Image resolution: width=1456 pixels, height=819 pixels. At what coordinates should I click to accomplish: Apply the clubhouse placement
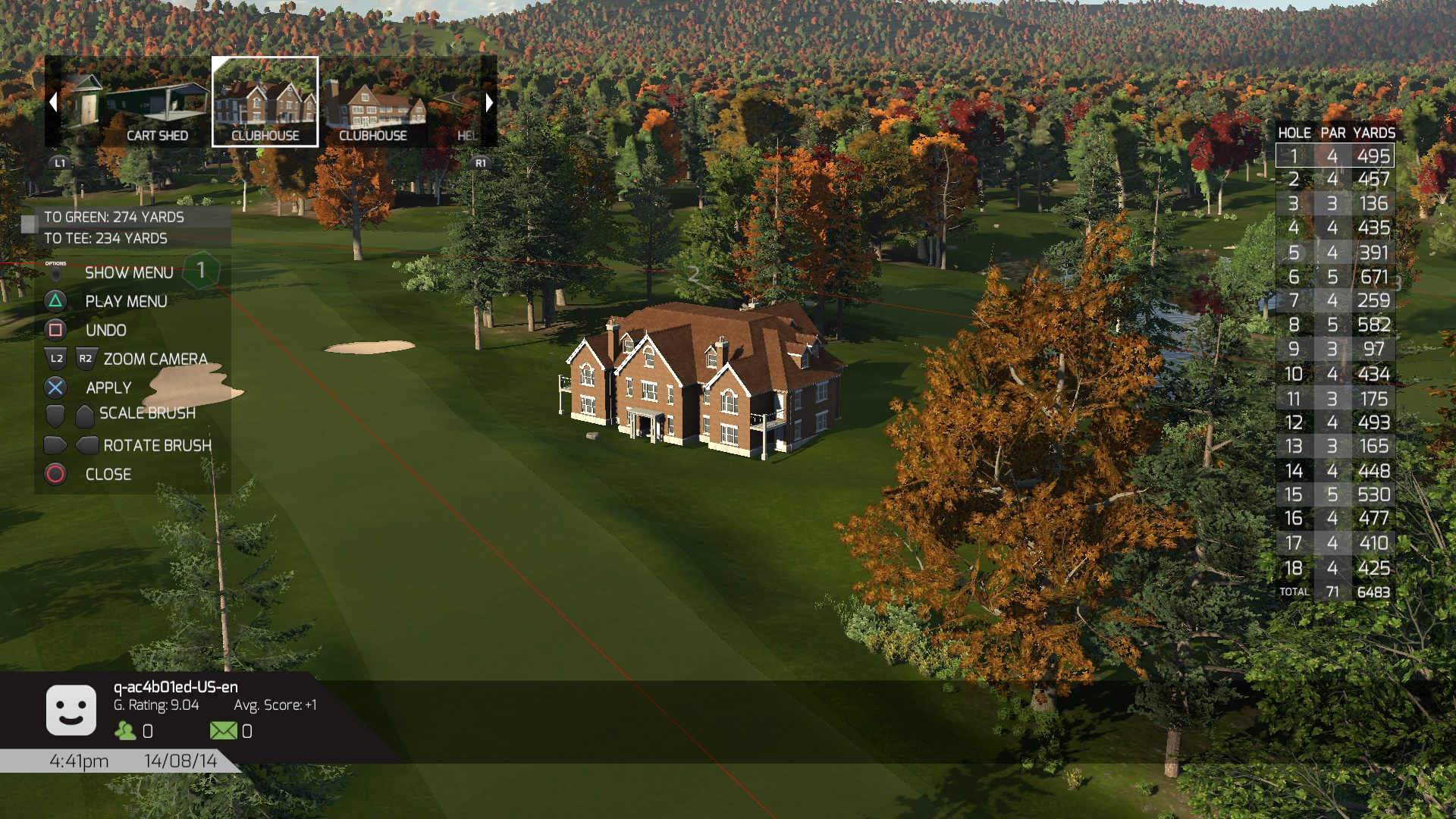click(108, 388)
